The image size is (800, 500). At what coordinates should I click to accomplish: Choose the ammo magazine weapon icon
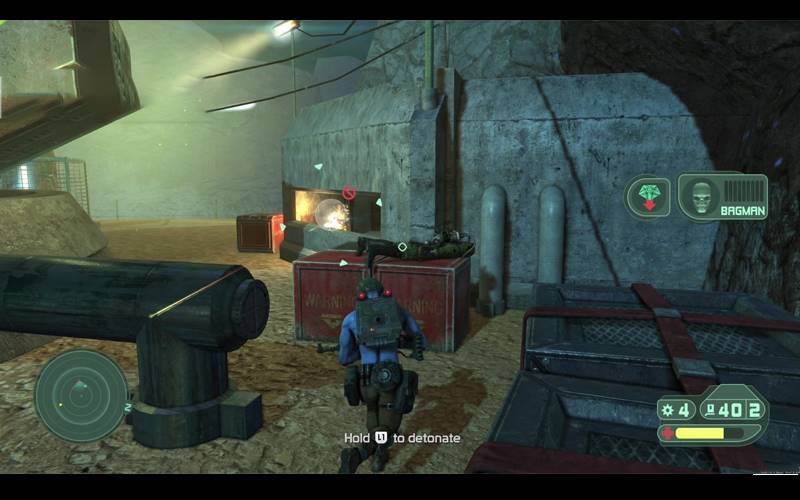tap(708, 409)
